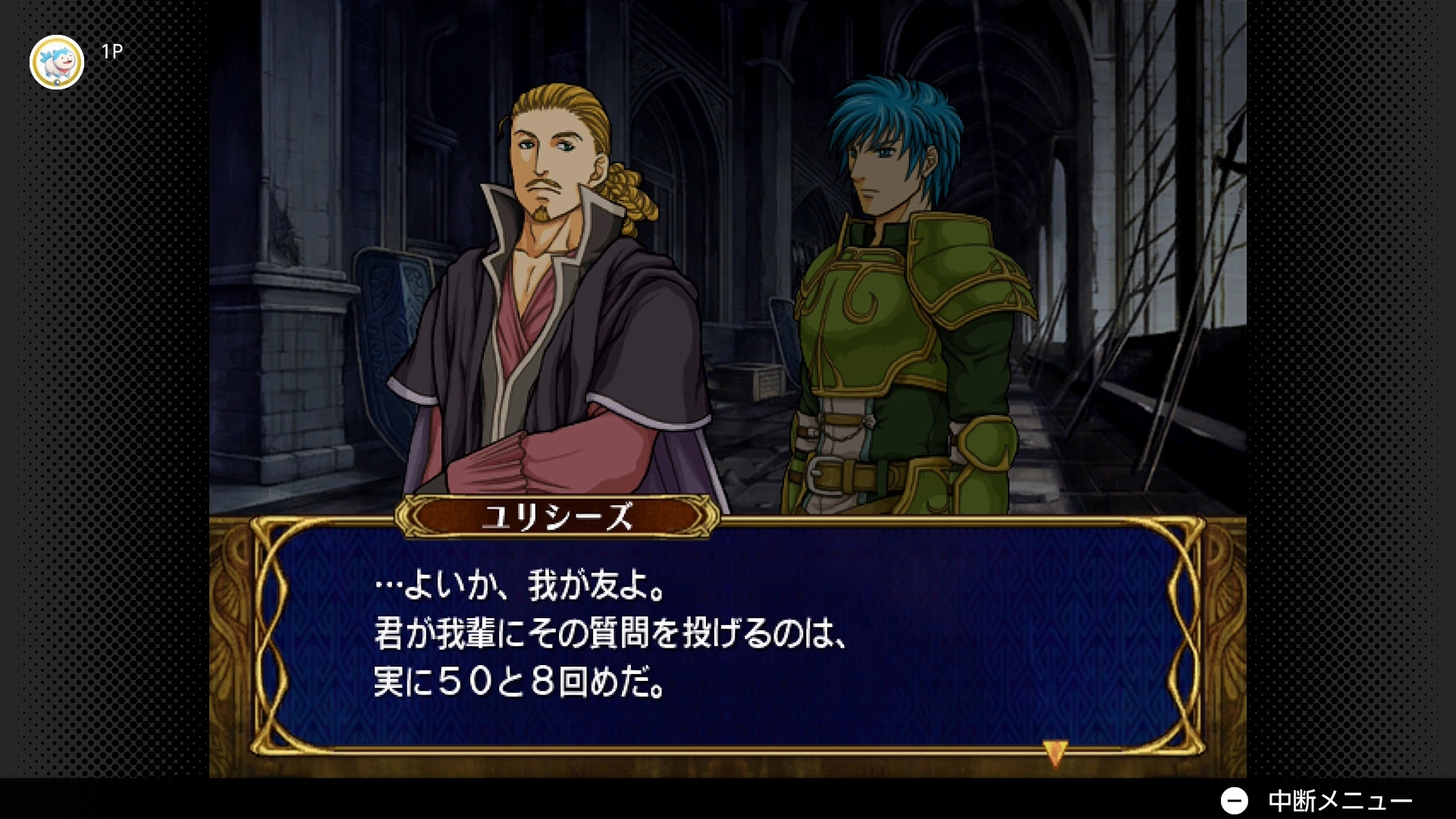Advance dialogue with the orange arrow indicator
Viewport: 1456px width, 819px height.
(1055, 752)
